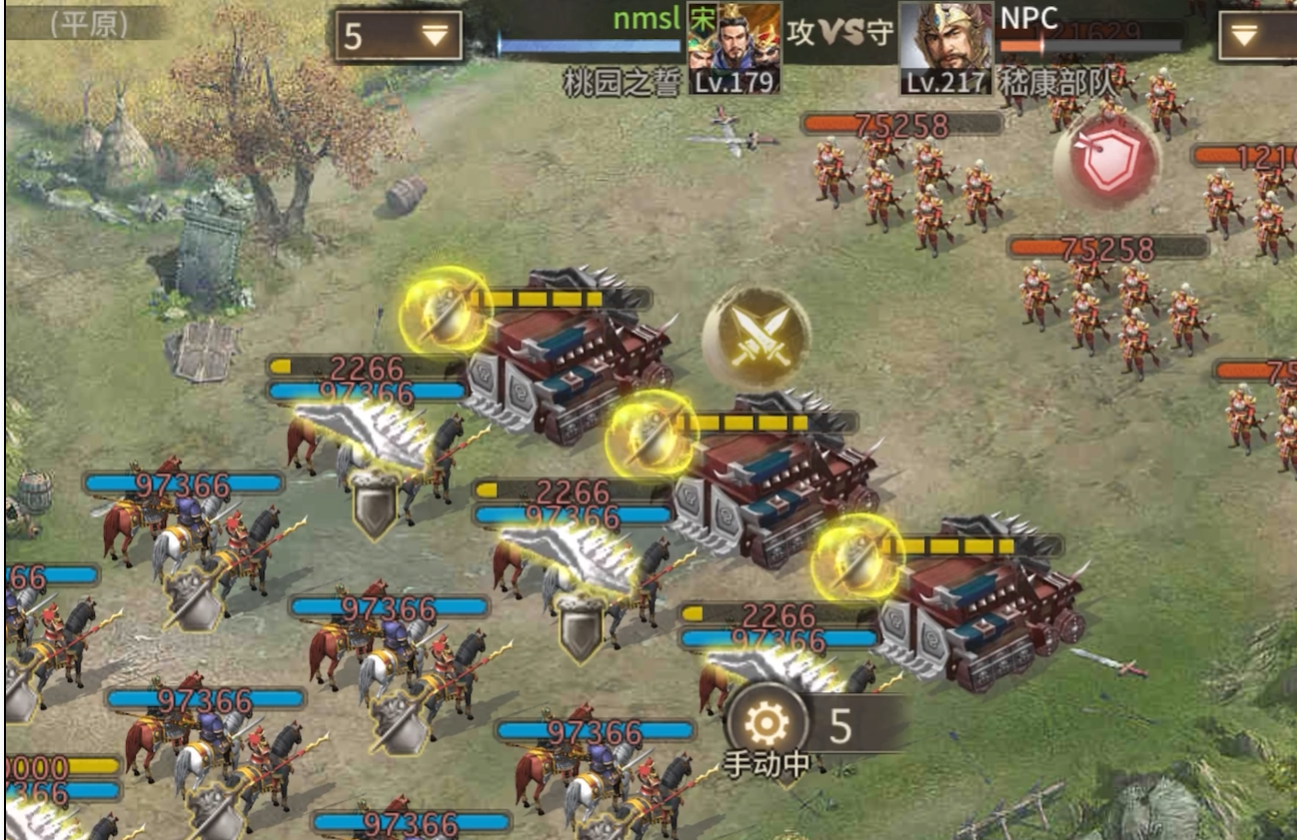Toggle the 手动中 manual mode gear button
This screenshot has width=1297, height=840.
point(767,723)
